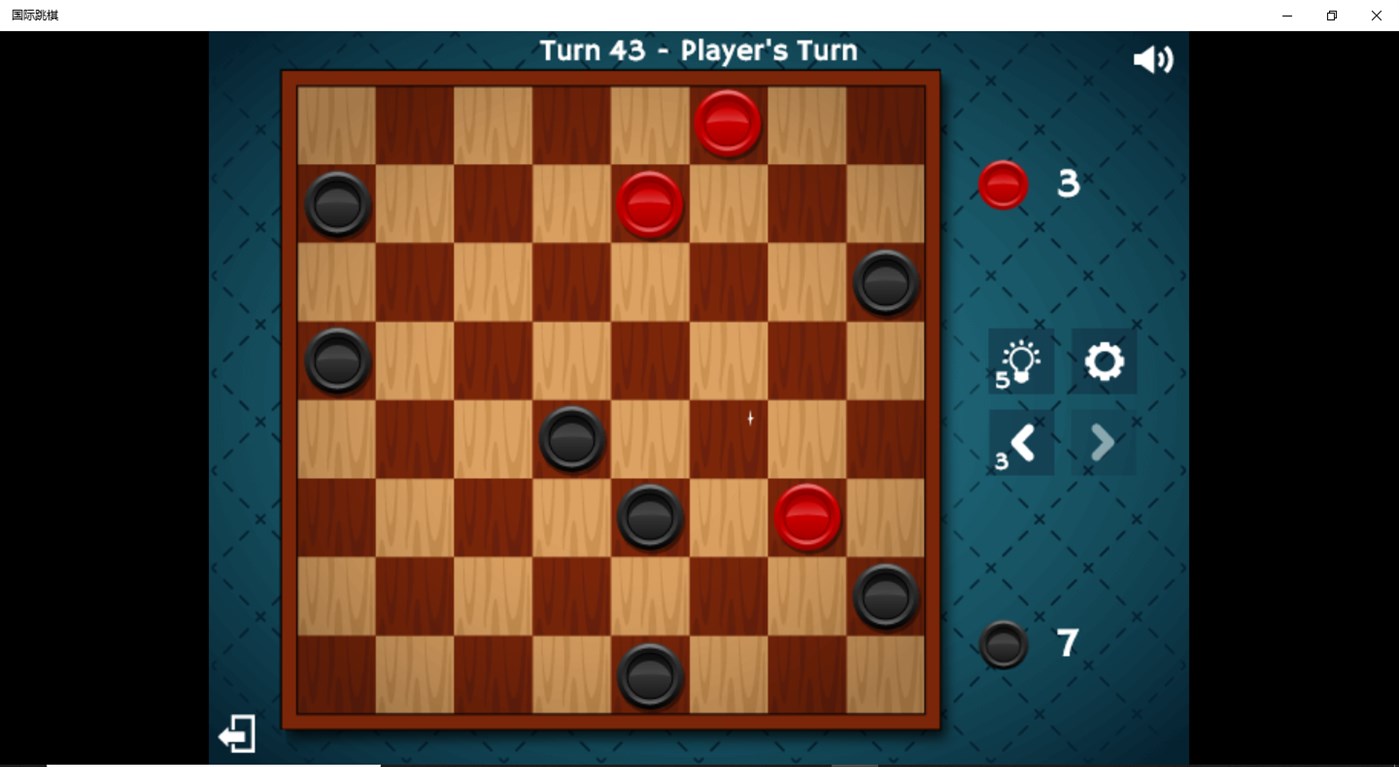Exit the game via the door arrow icon
Image resolution: width=1399 pixels, height=767 pixels.
[236, 733]
